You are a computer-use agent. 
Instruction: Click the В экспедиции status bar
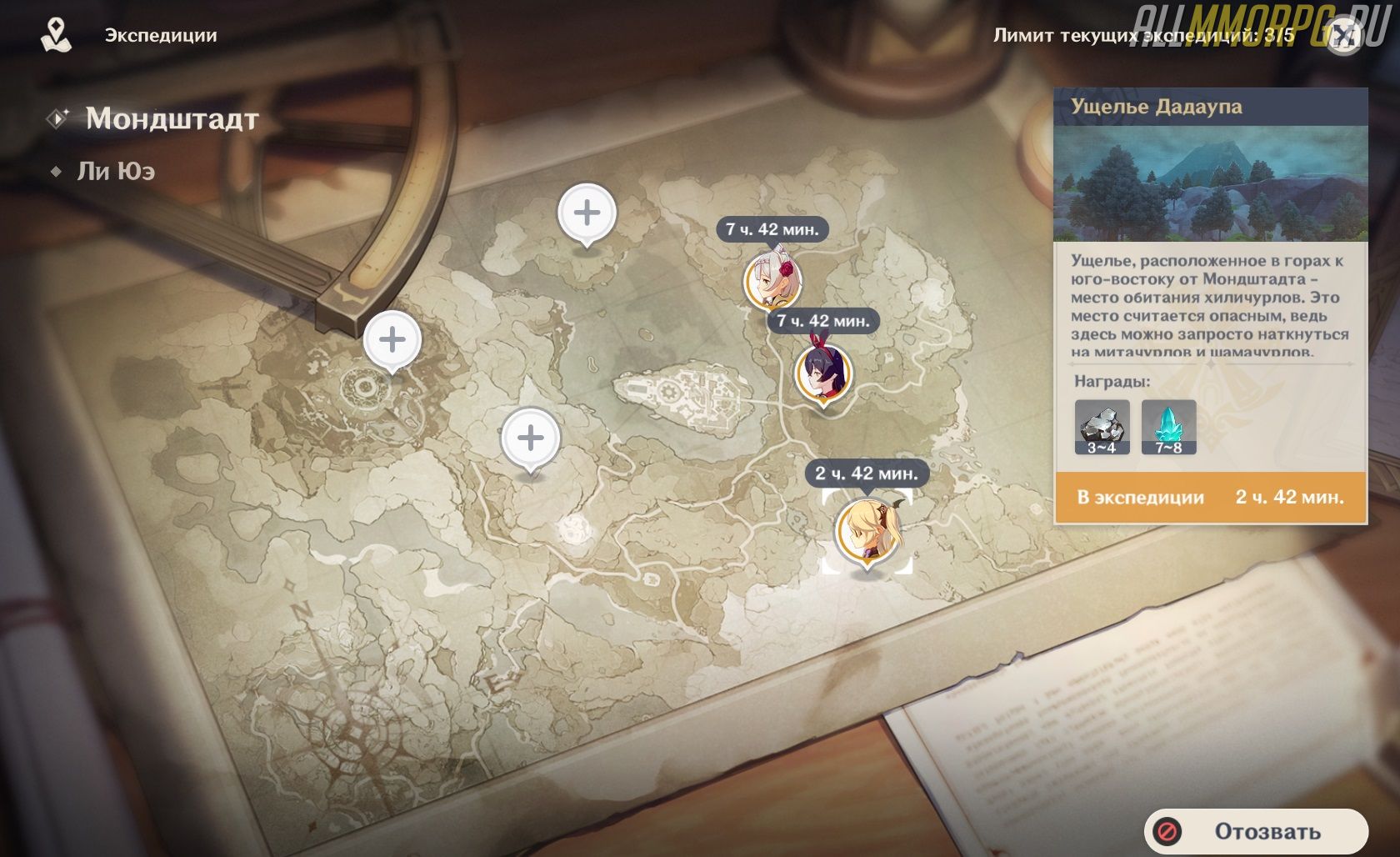click(x=1210, y=498)
